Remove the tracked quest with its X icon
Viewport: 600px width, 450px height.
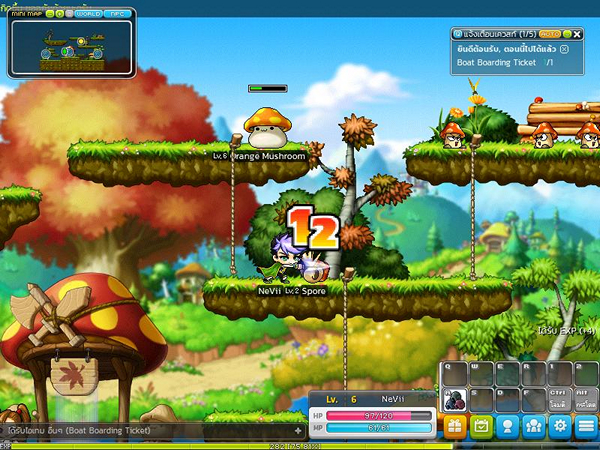pyautogui.click(x=565, y=48)
